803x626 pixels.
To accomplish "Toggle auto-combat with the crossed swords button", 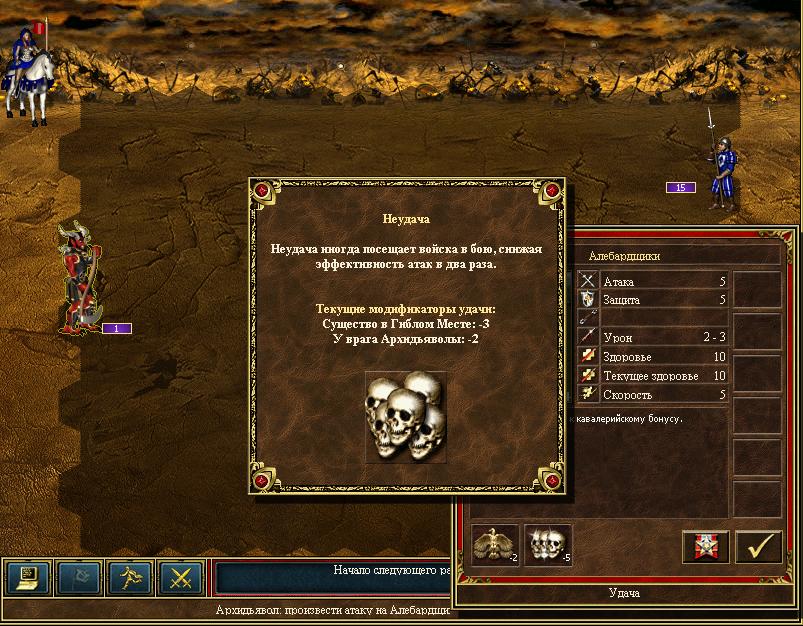I will click(x=181, y=578).
